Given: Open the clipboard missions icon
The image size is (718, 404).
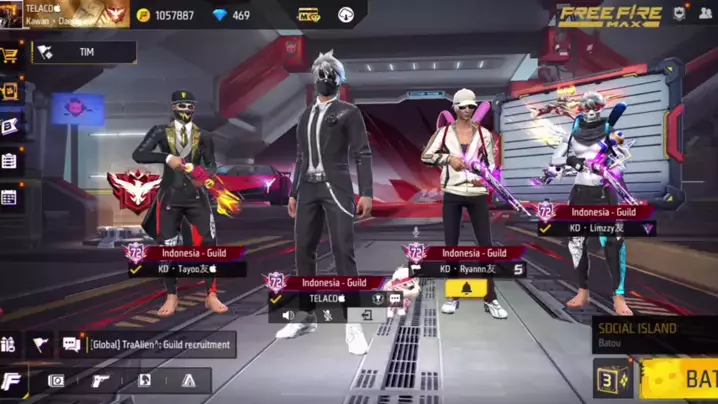Looking at the screenshot, I should [x=10, y=160].
